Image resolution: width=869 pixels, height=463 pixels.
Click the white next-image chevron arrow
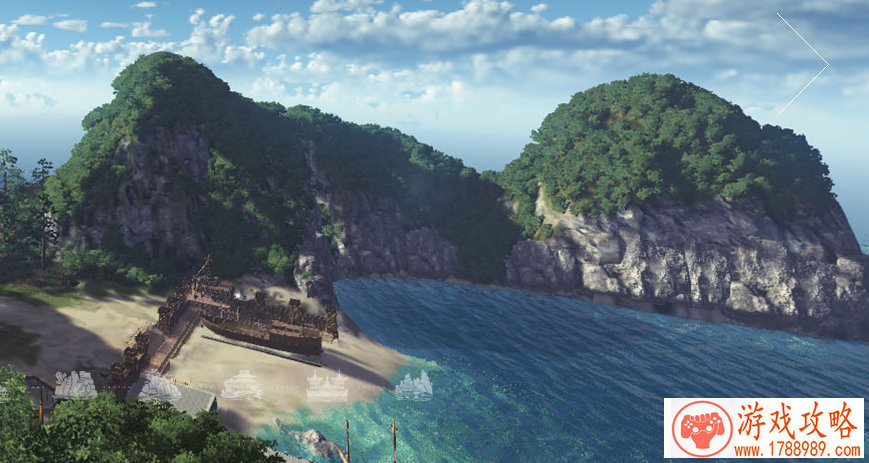click(x=806, y=64)
